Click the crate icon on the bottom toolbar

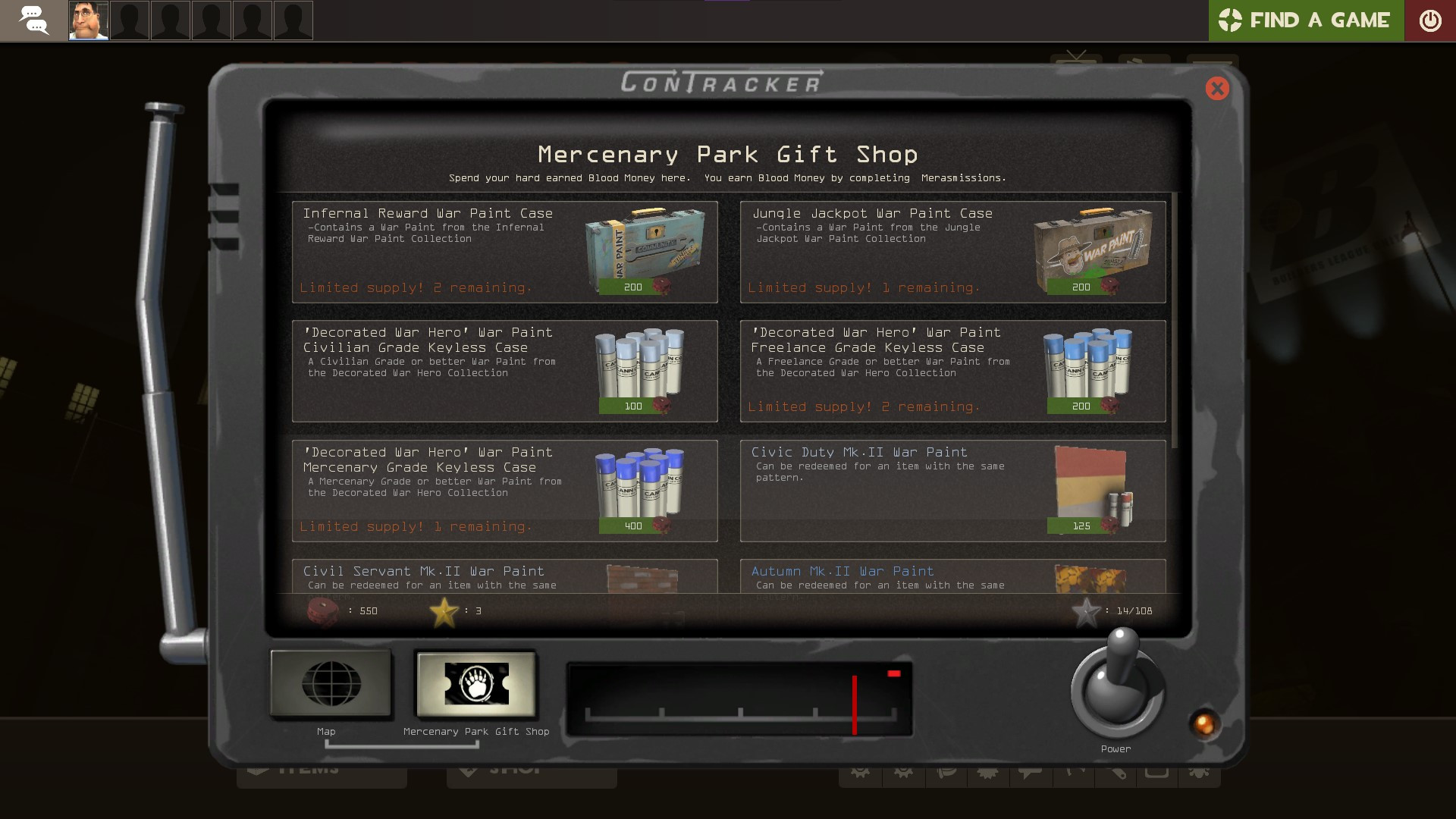tap(1156, 773)
